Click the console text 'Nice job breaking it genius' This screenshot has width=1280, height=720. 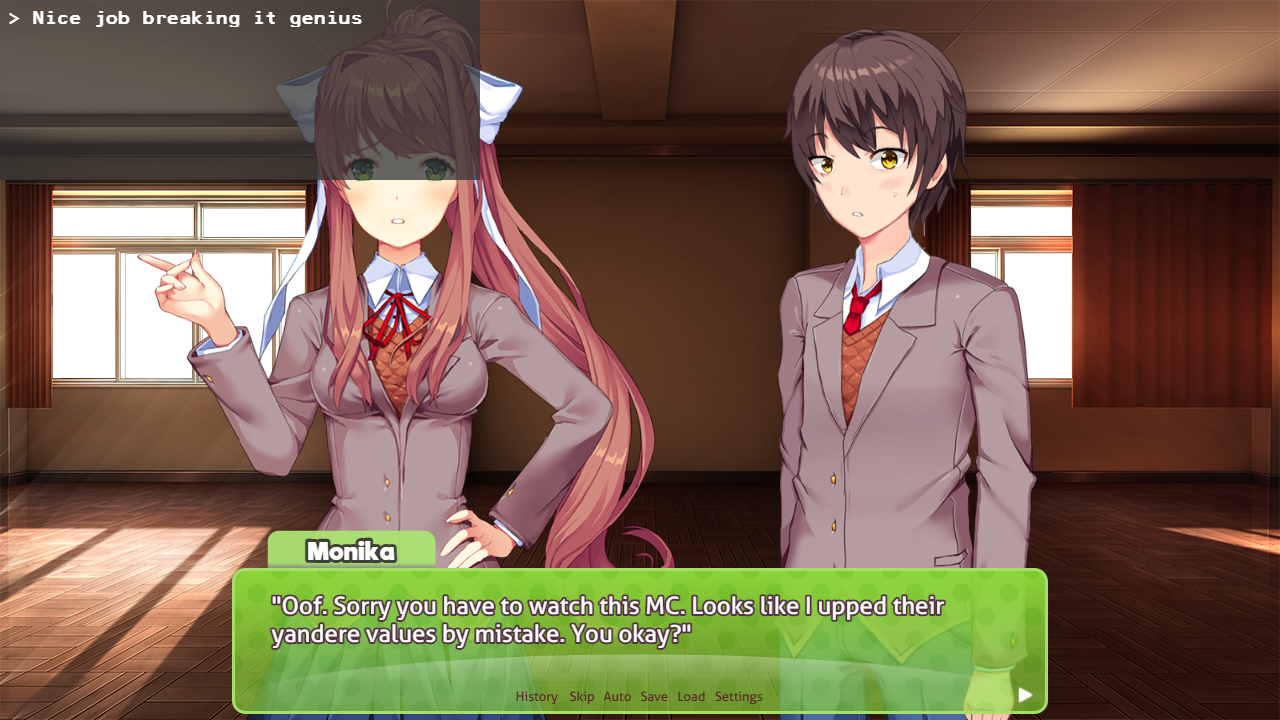point(186,17)
